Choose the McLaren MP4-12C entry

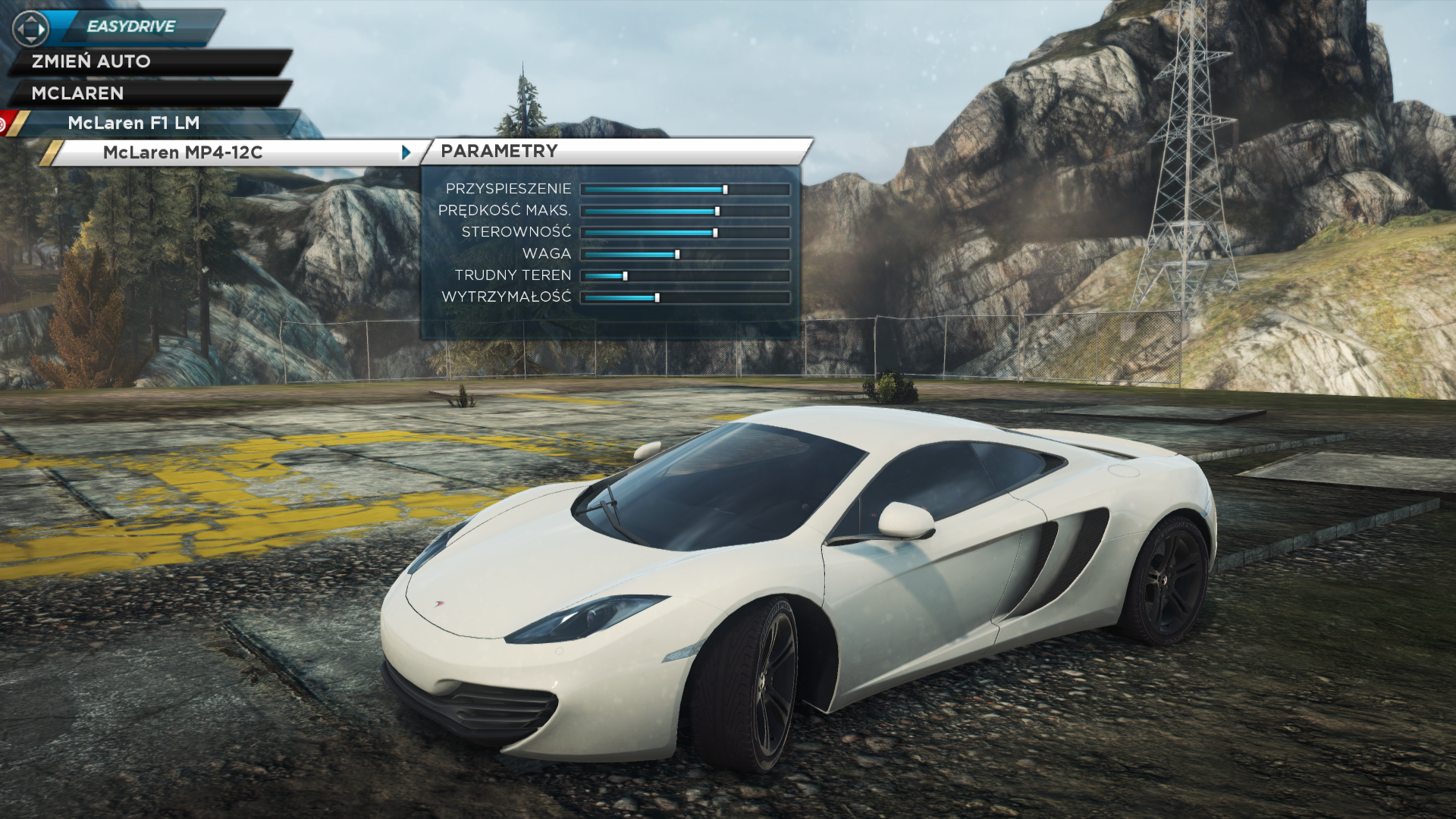point(183,152)
